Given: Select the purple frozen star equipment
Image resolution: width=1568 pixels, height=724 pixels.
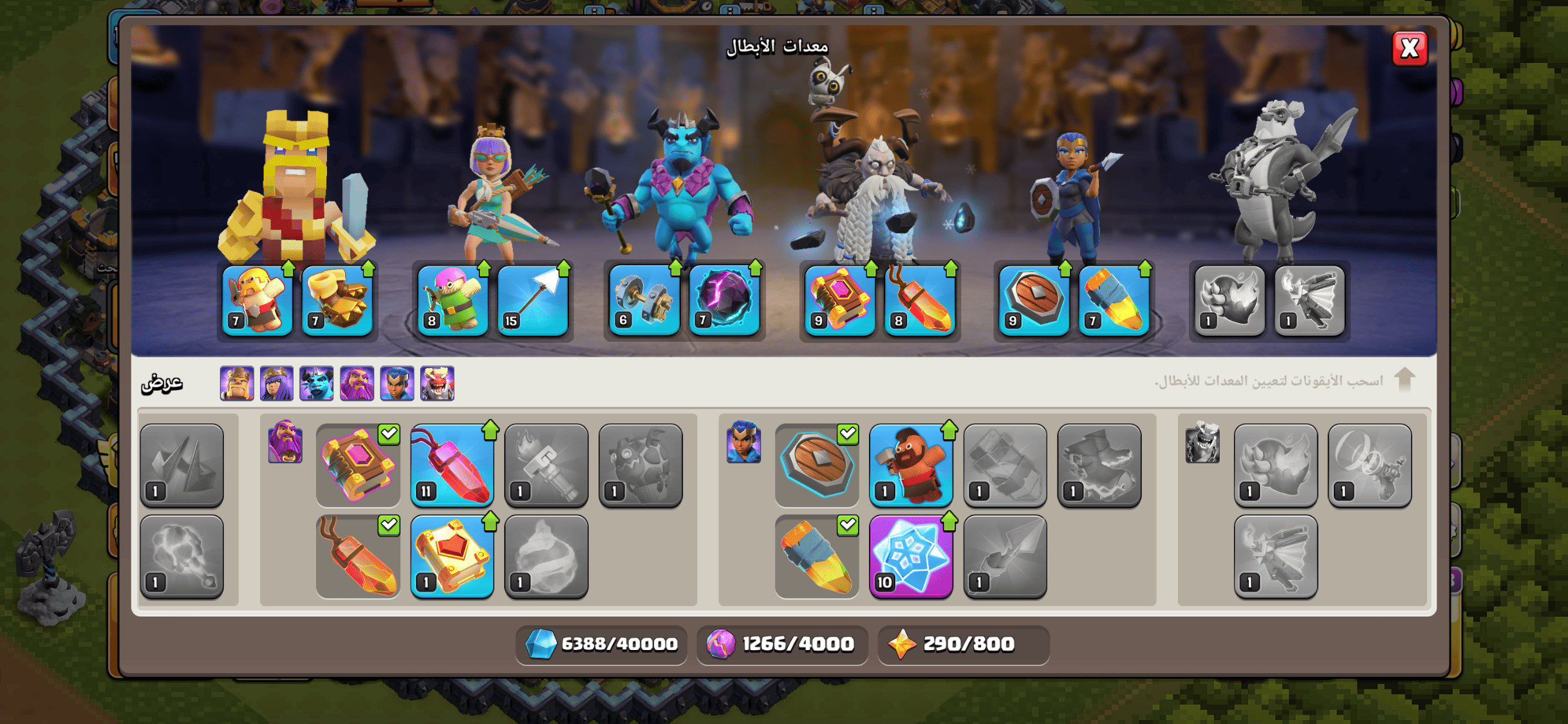Looking at the screenshot, I should (911, 557).
